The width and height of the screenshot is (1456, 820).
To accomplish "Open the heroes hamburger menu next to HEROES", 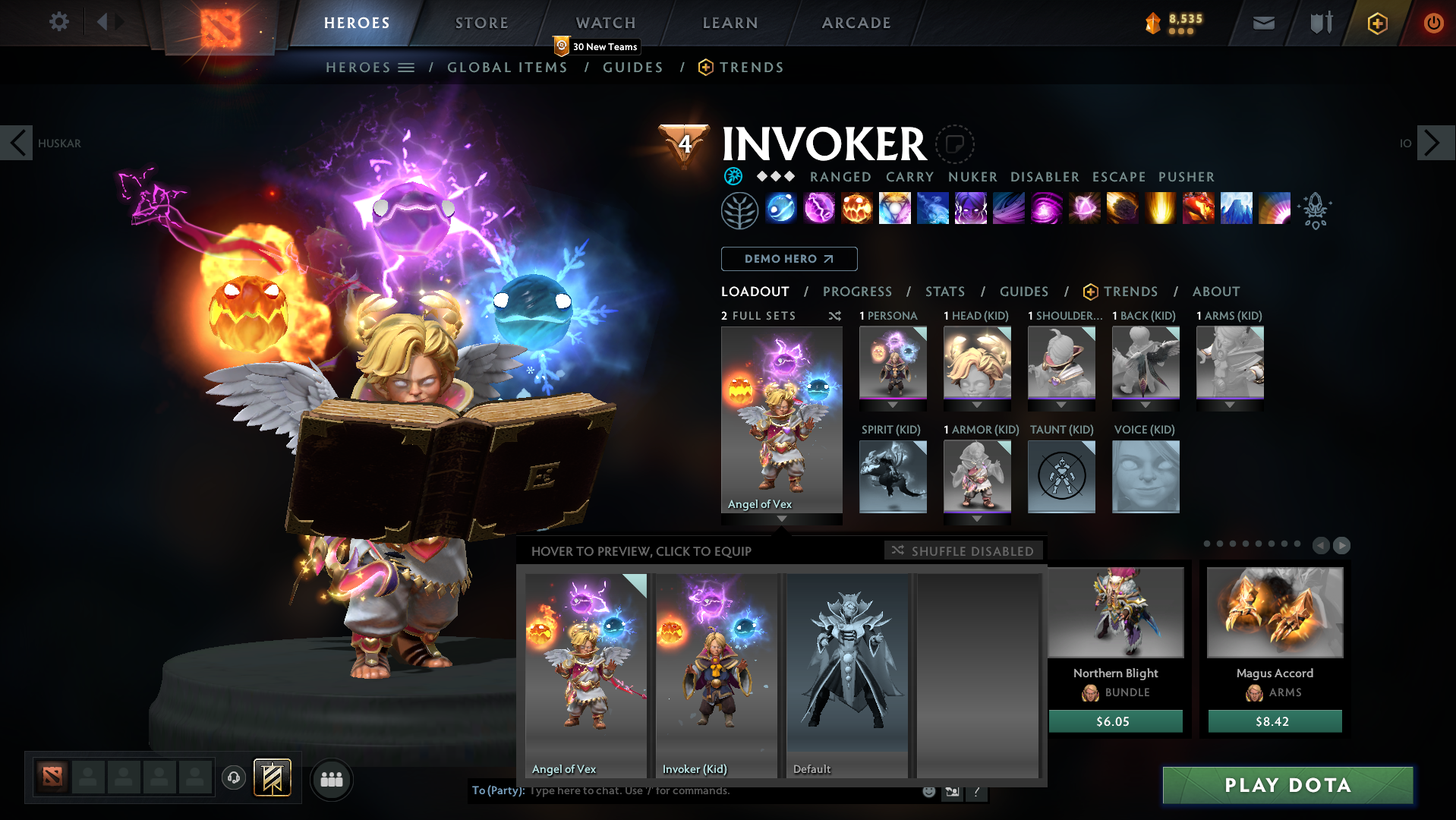I will pos(407,67).
